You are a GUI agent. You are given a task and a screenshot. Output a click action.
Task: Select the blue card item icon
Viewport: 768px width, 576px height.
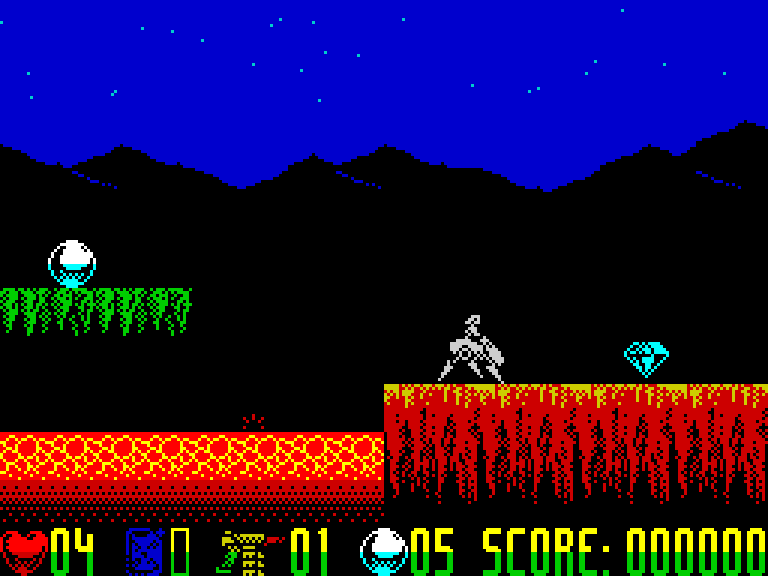144,551
